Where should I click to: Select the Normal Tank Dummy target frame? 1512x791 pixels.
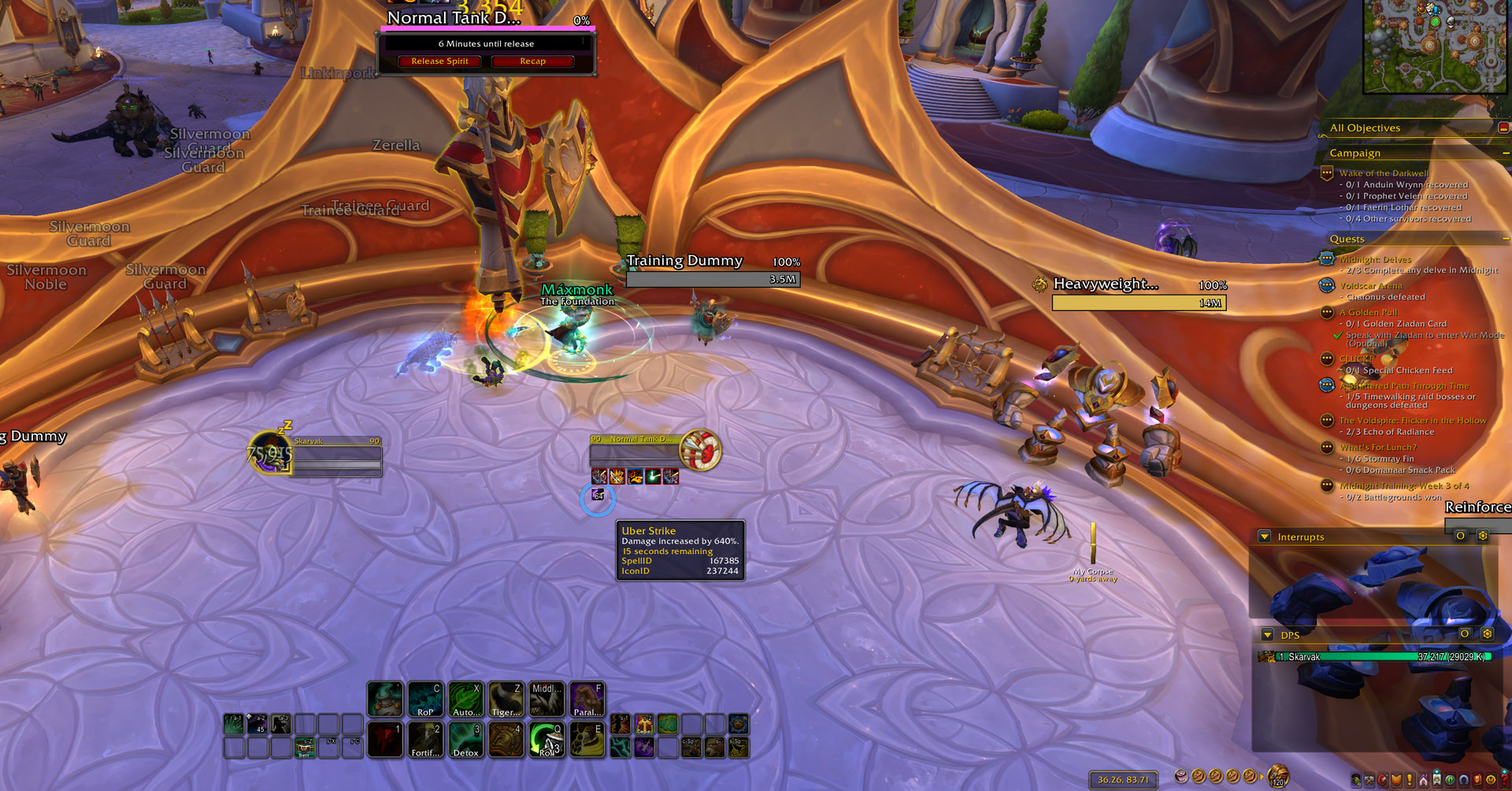[638, 451]
